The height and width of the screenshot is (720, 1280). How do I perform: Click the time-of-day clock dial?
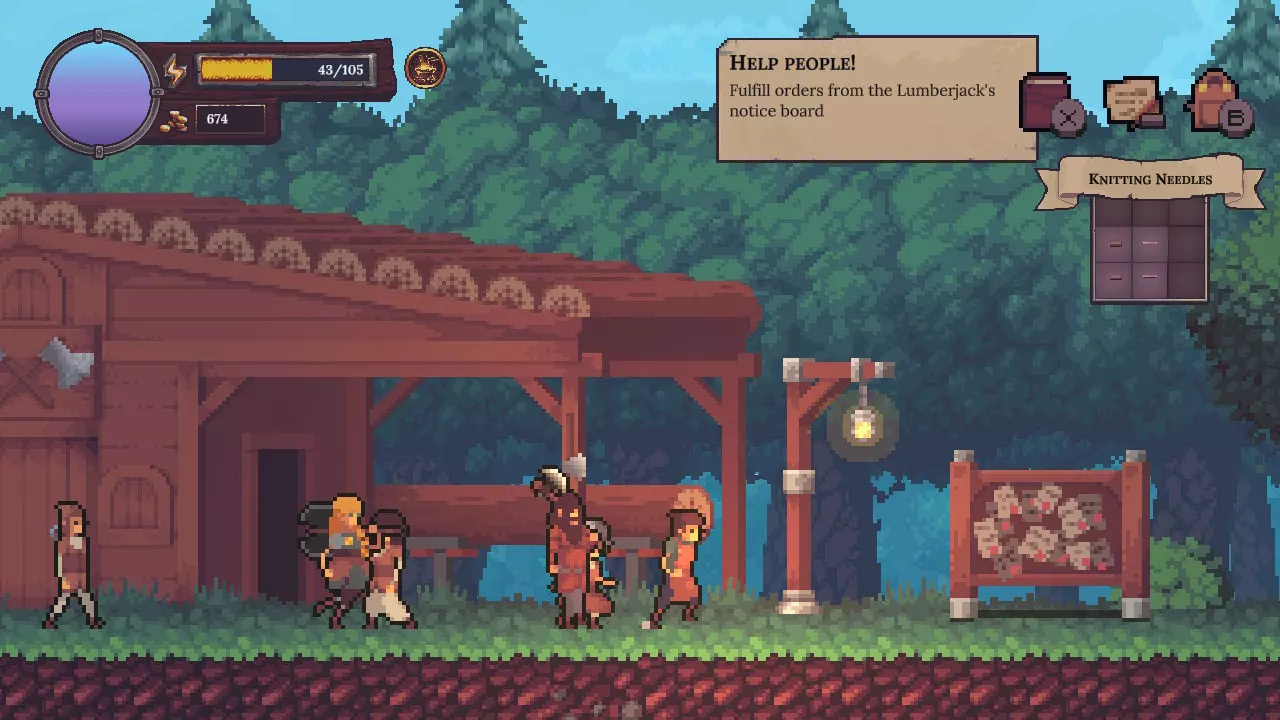click(x=98, y=92)
